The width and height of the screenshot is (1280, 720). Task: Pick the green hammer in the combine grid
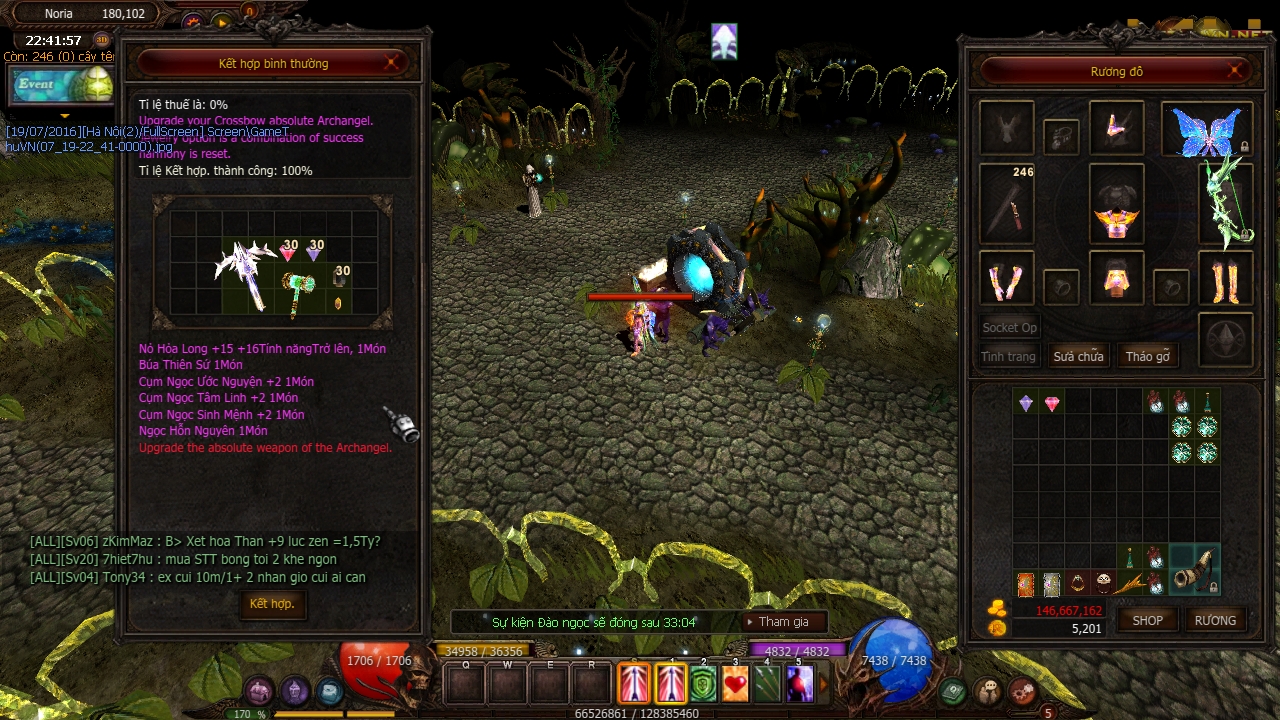coord(298,292)
